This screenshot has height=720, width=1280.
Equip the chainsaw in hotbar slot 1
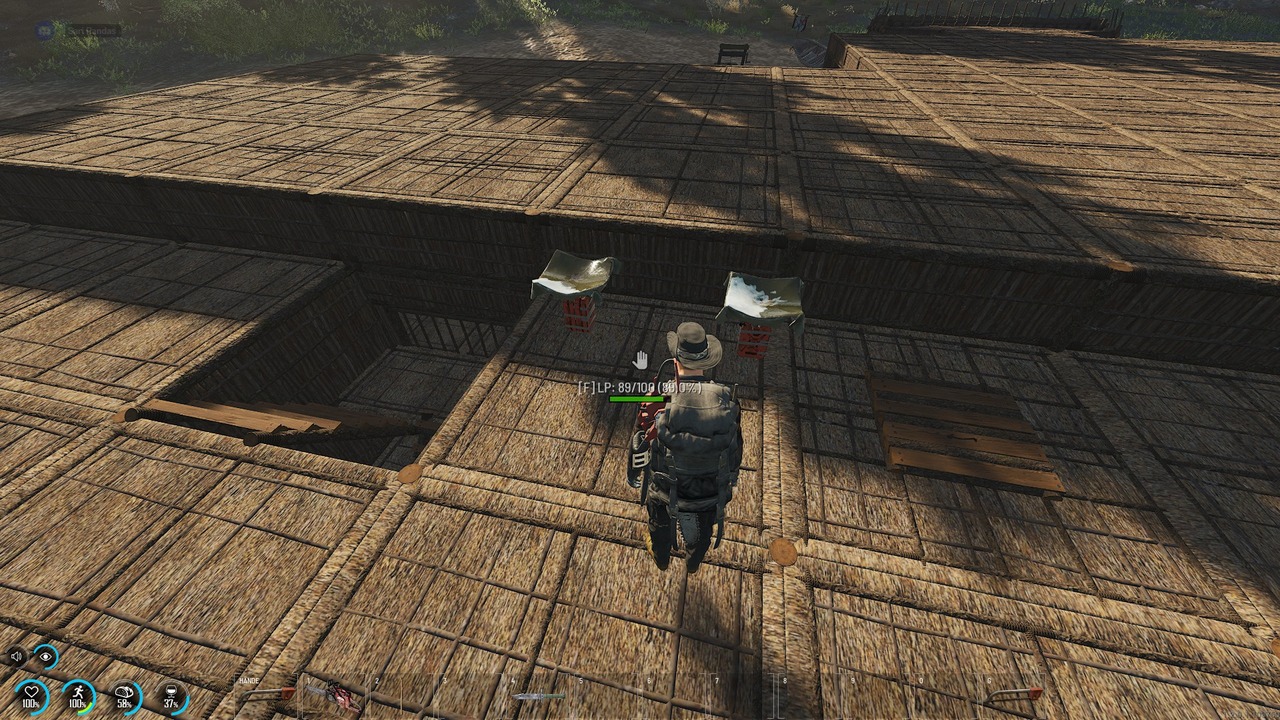(x=335, y=694)
